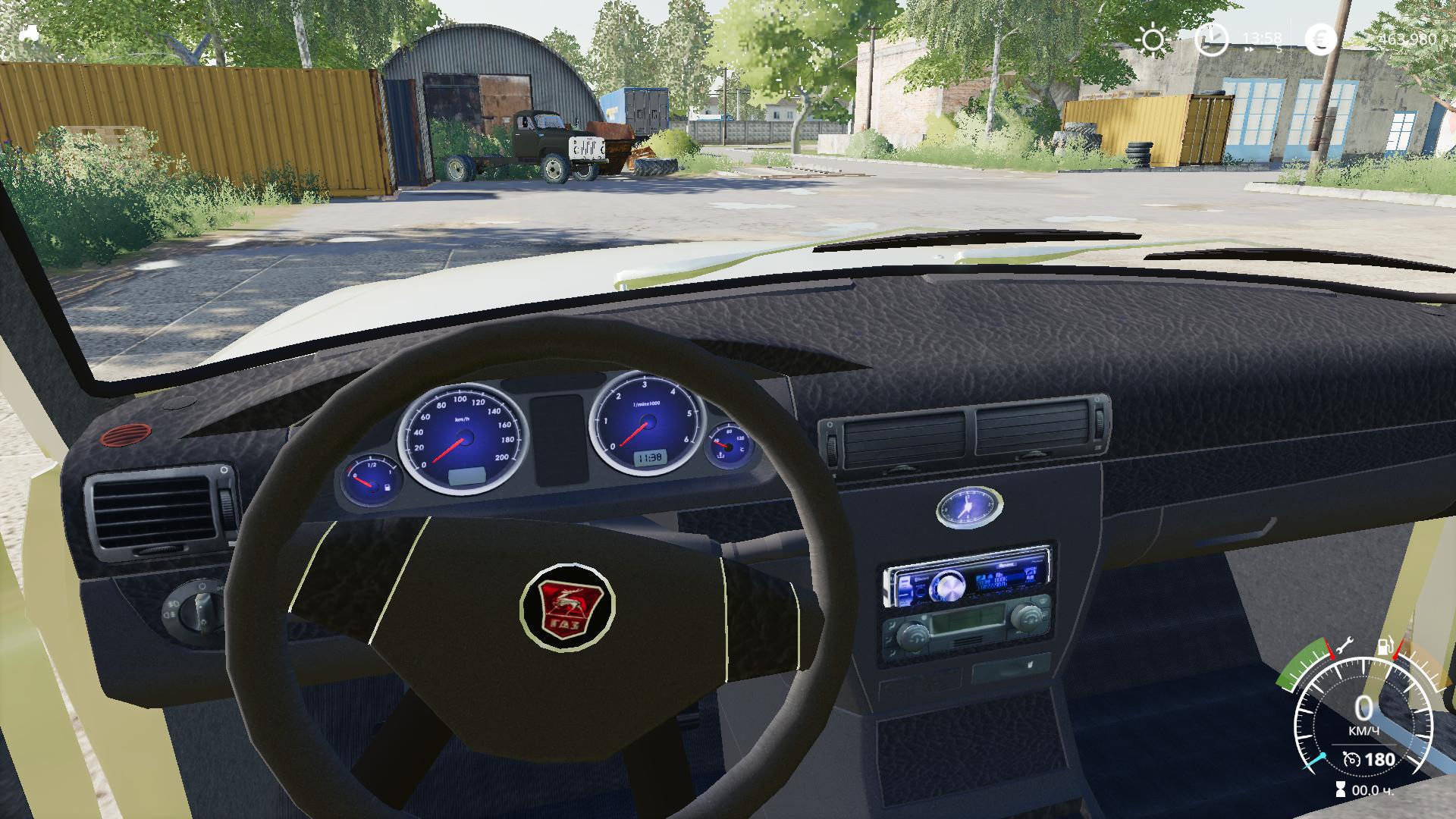Toggle the cruise control speed icon
1456x819 pixels.
tap(1351, 759)
